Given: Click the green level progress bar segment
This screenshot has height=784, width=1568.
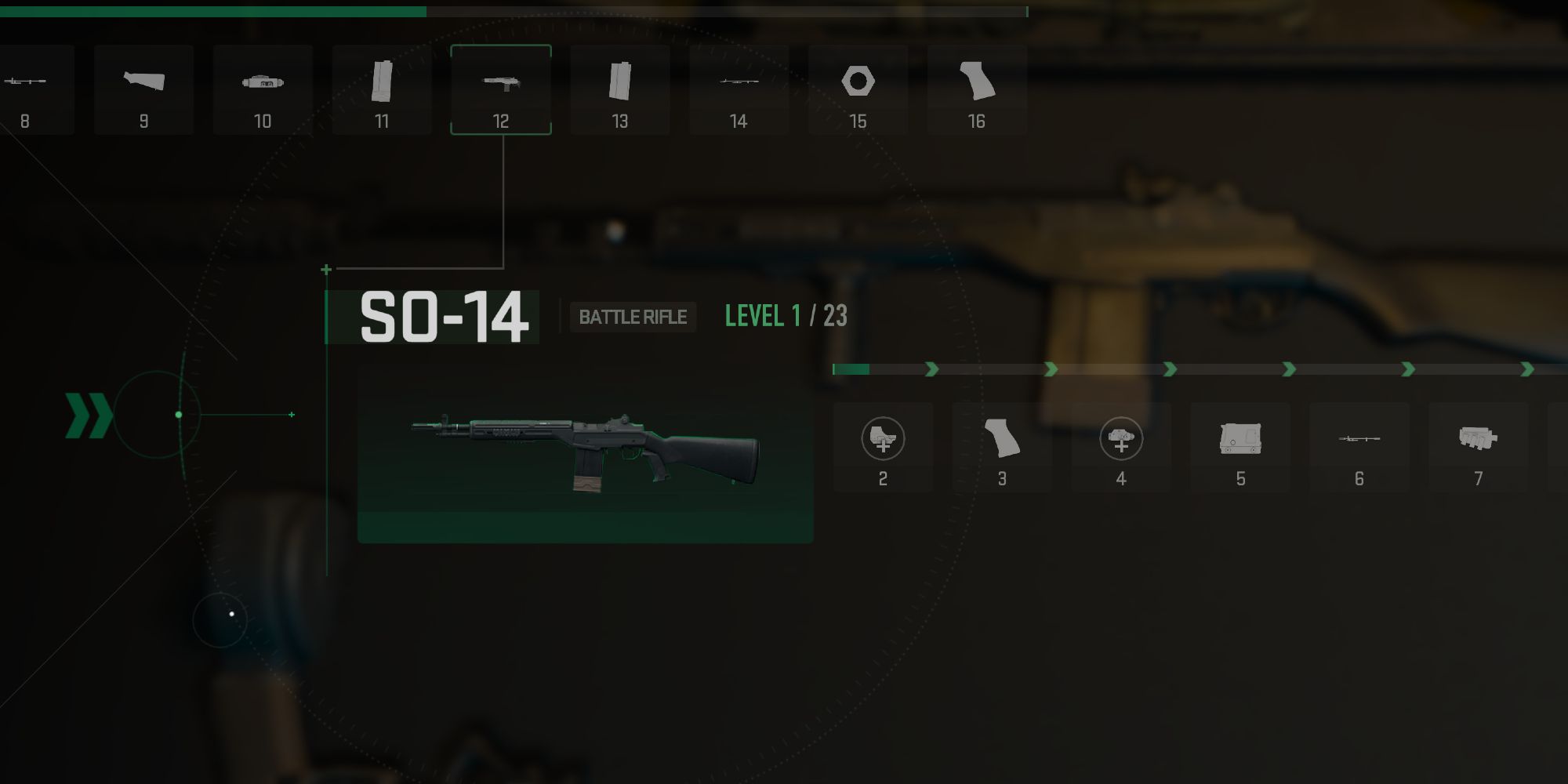Looking at the screenshot, I should 851,368.
